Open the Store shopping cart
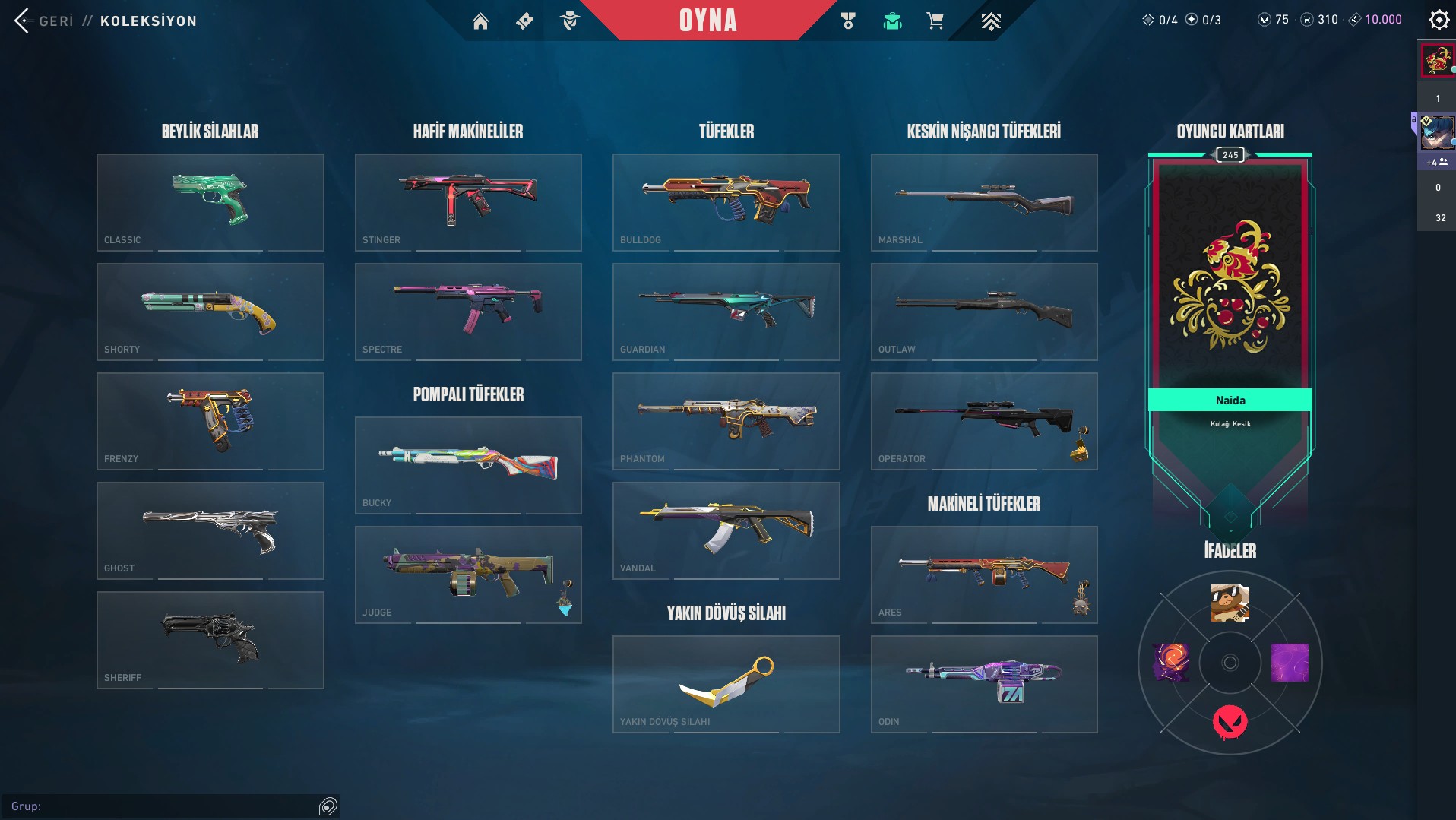This screenshot has width=1456, height=820. pyautogui.click(x=935, y=21)
